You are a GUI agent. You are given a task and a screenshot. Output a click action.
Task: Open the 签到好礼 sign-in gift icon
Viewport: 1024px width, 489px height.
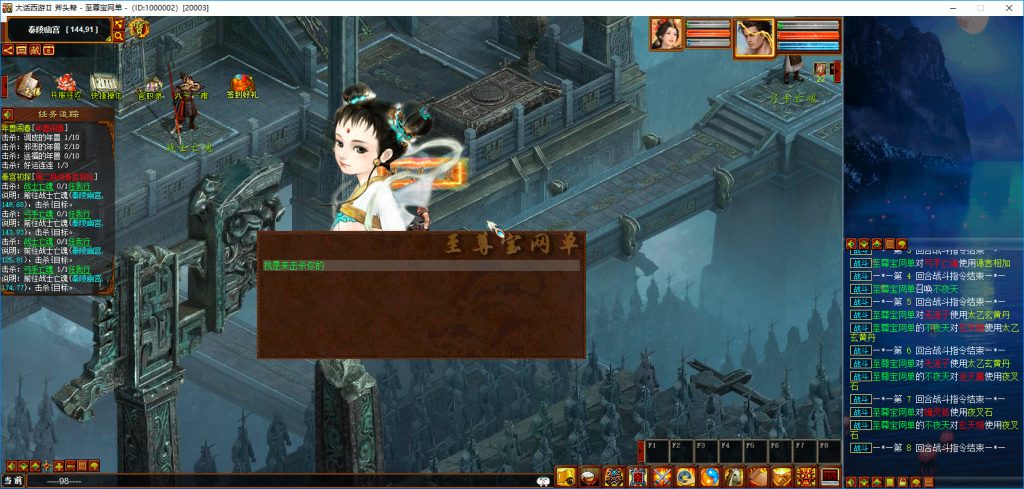(241, 84)
